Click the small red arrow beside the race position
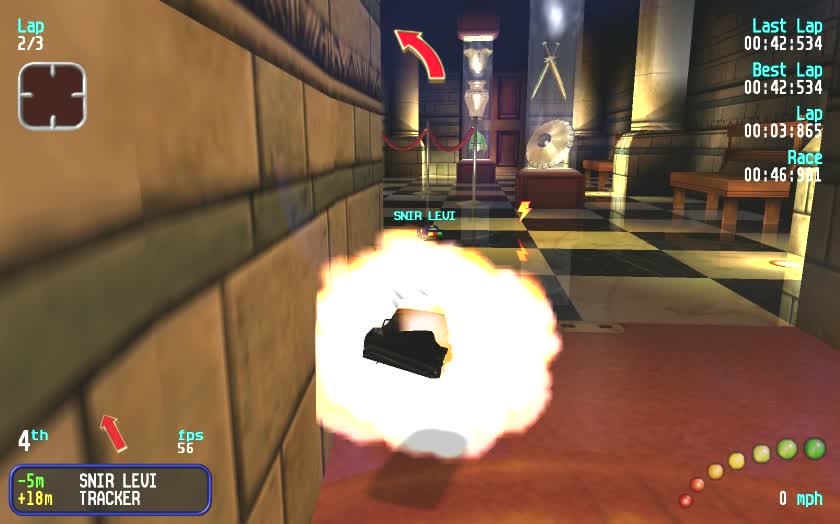 114,432
